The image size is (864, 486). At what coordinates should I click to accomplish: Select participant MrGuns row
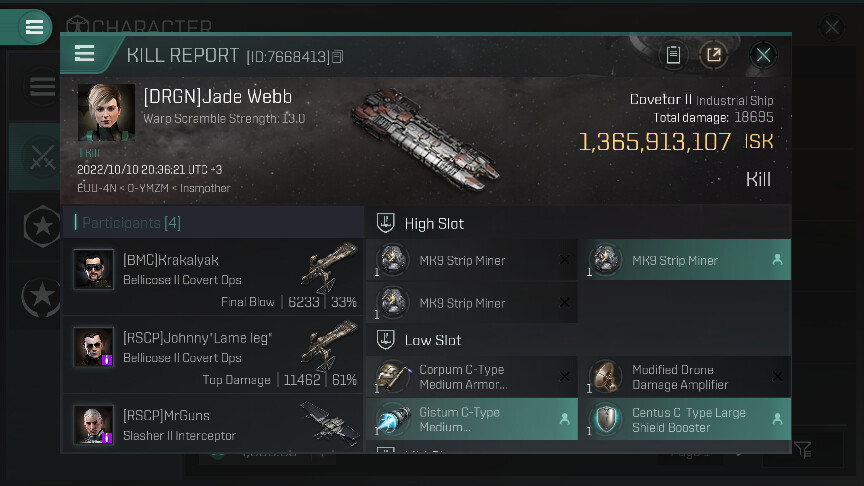point(213,424)
